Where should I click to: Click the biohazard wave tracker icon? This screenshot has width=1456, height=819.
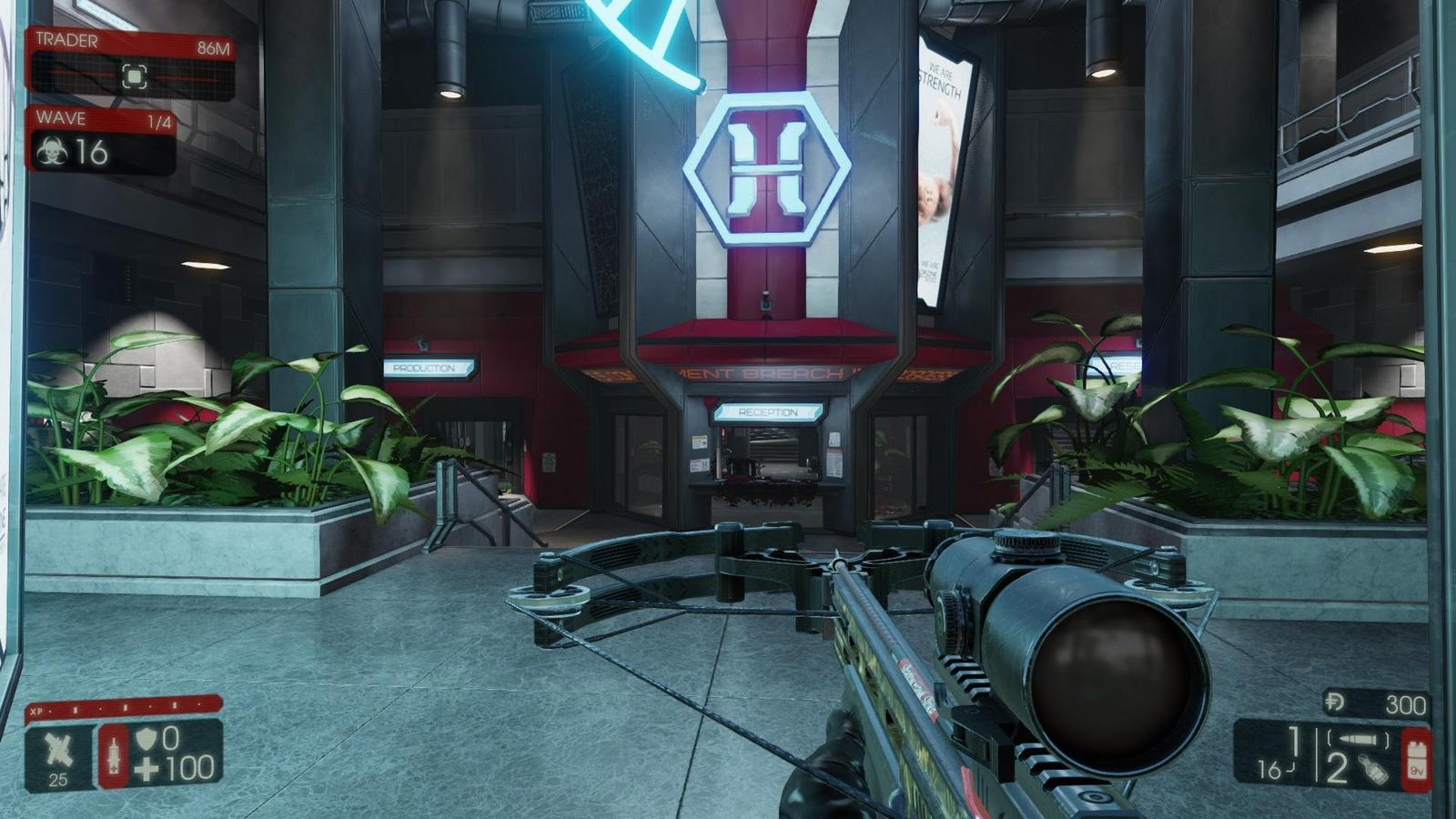click(52, 153)
